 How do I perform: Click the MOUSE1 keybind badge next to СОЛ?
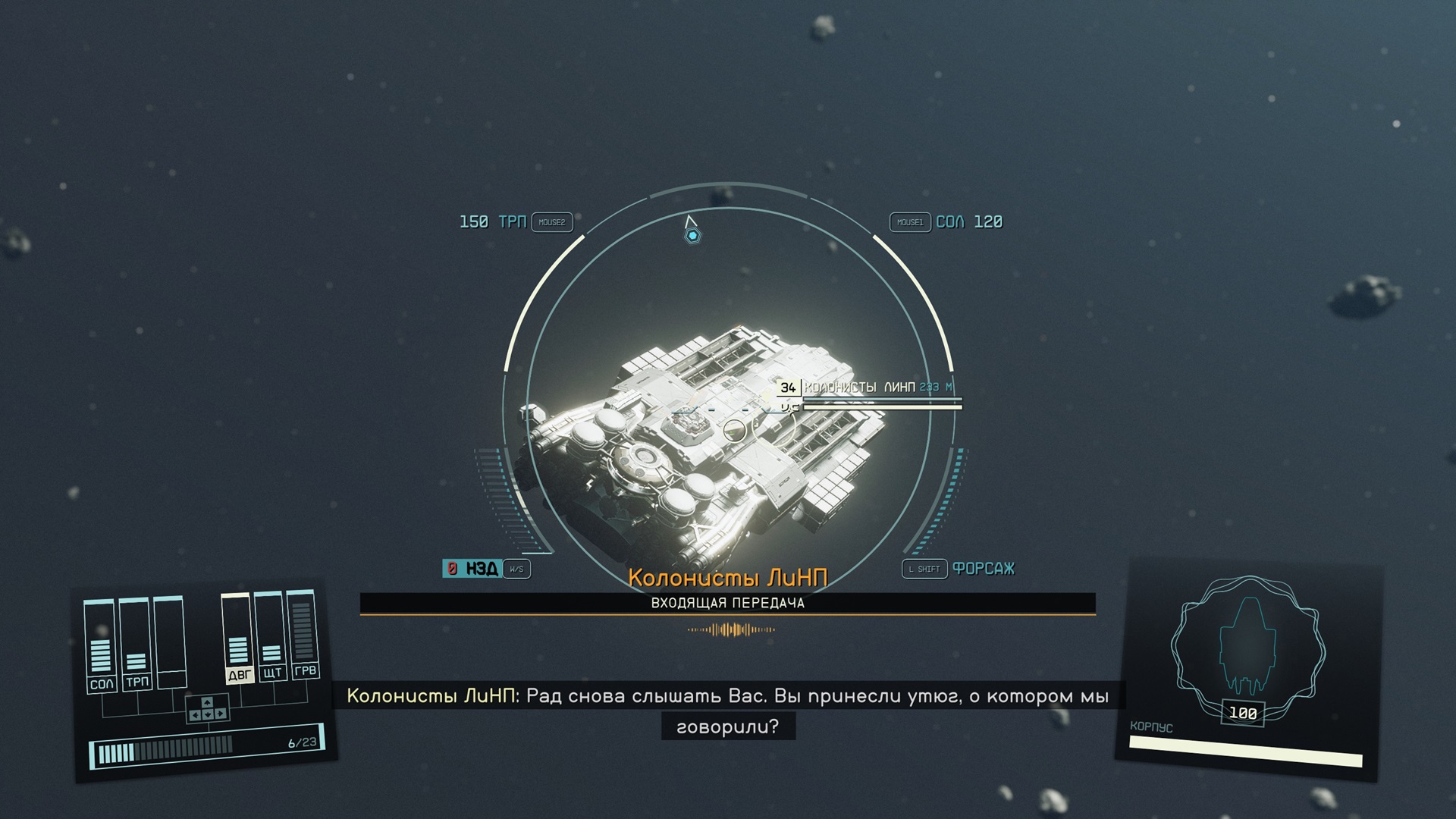[x=909, y=222]
